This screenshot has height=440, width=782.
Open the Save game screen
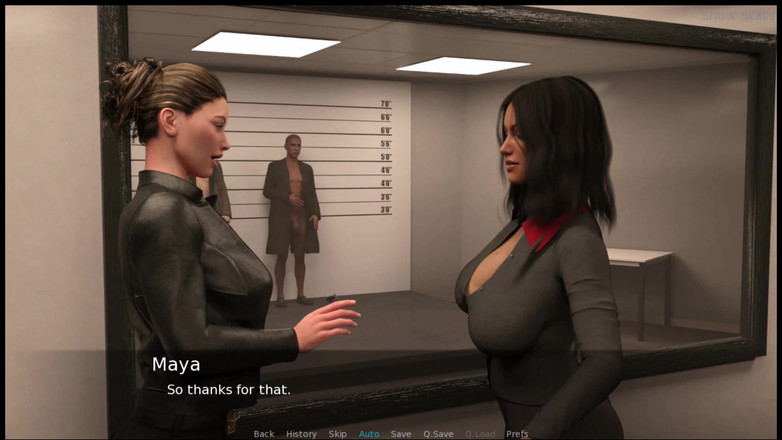click(x=401, y=434)
